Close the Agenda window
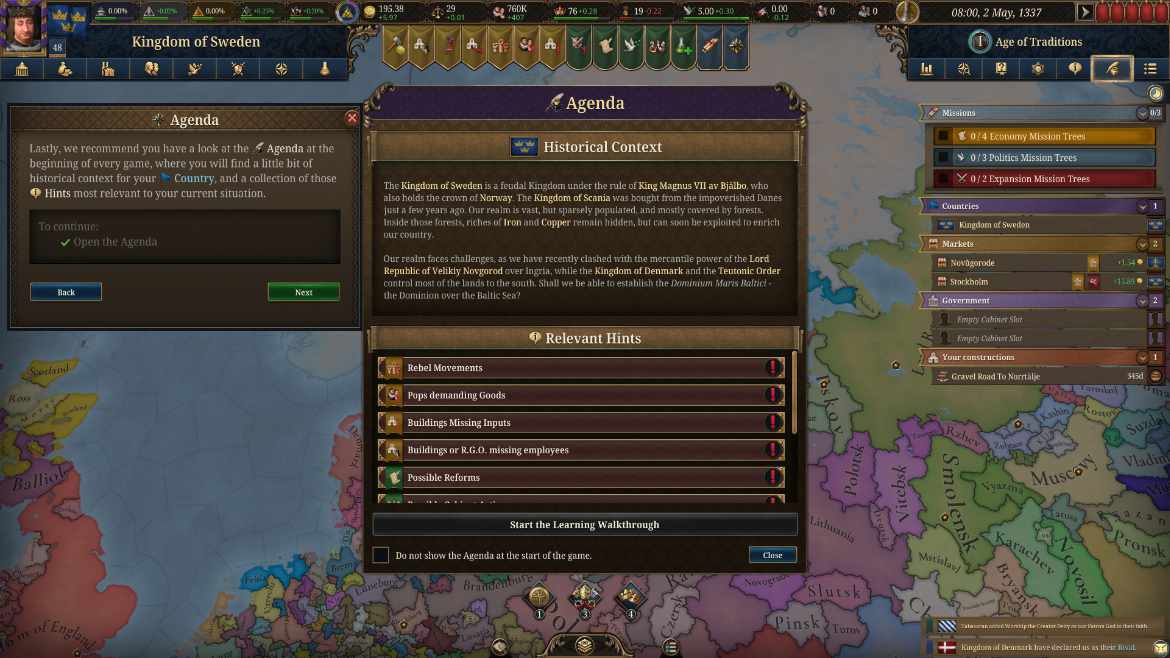 click(x=772, y=555)
